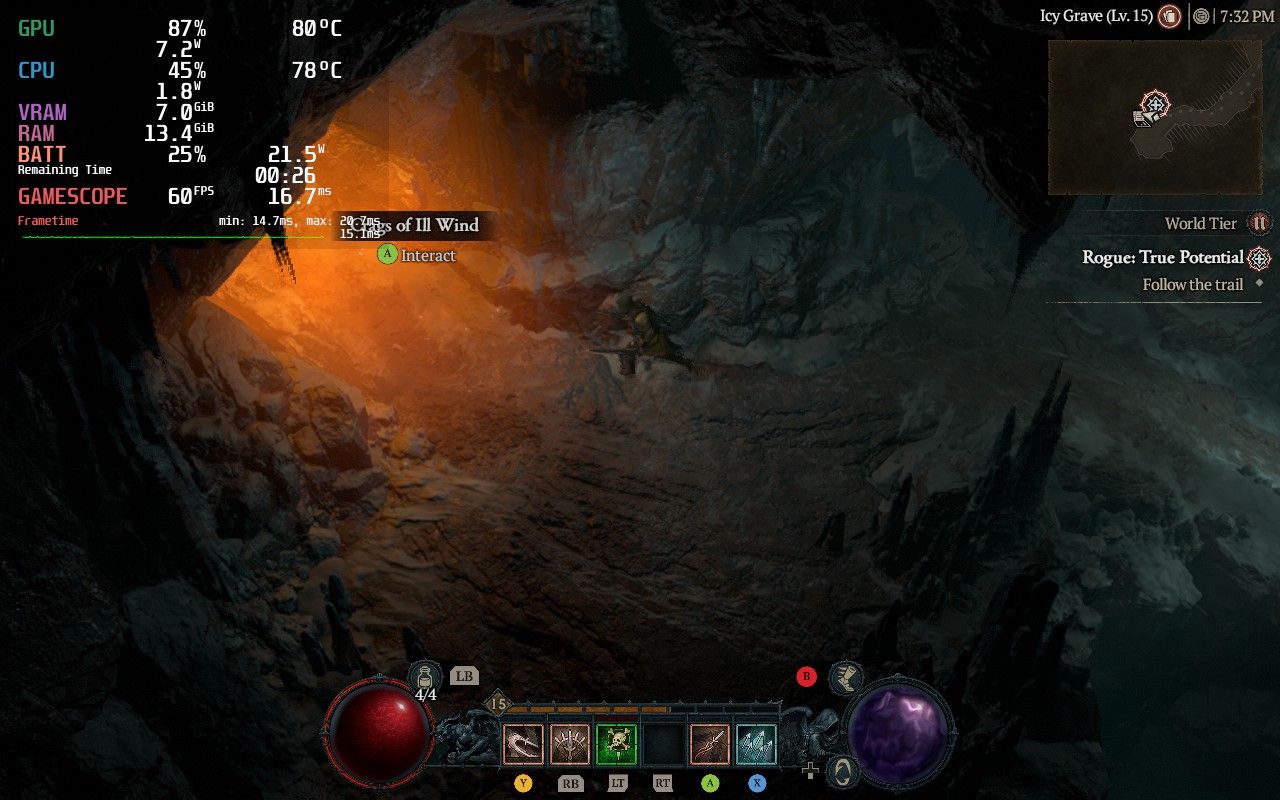Use the red spear thrust skill
The height and width of the screenshot is (800, 1280).
(x=710, y=745)
